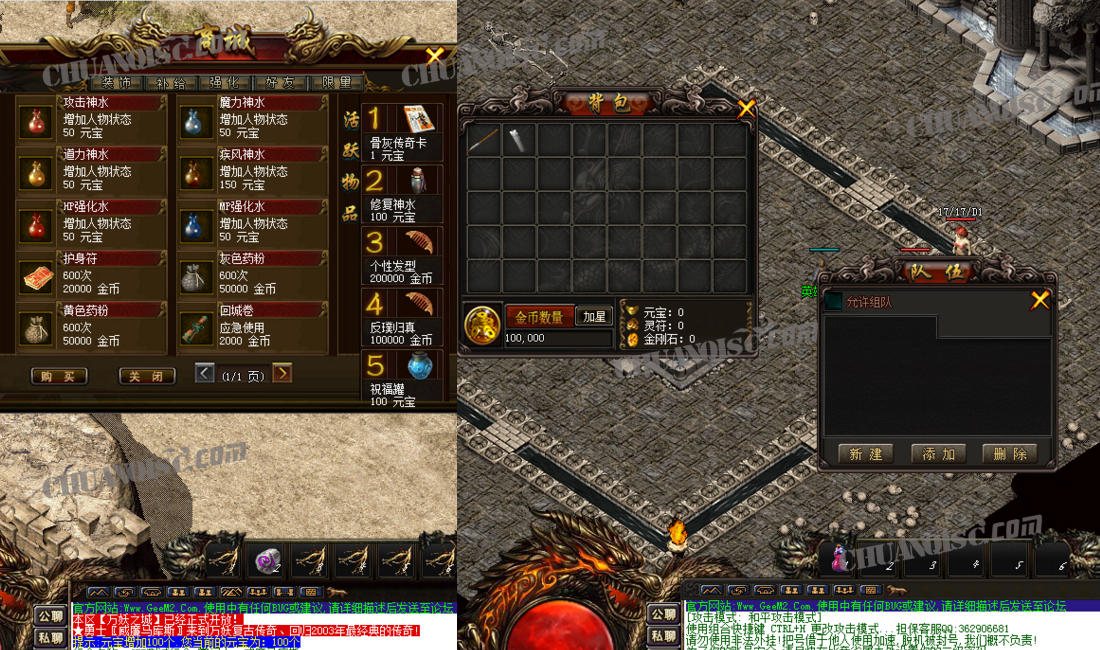The height and width of the screenshot is (650, 1100).
Task: Pick the 回城卷 scroll in the shop
Action: tap(193, 328)
